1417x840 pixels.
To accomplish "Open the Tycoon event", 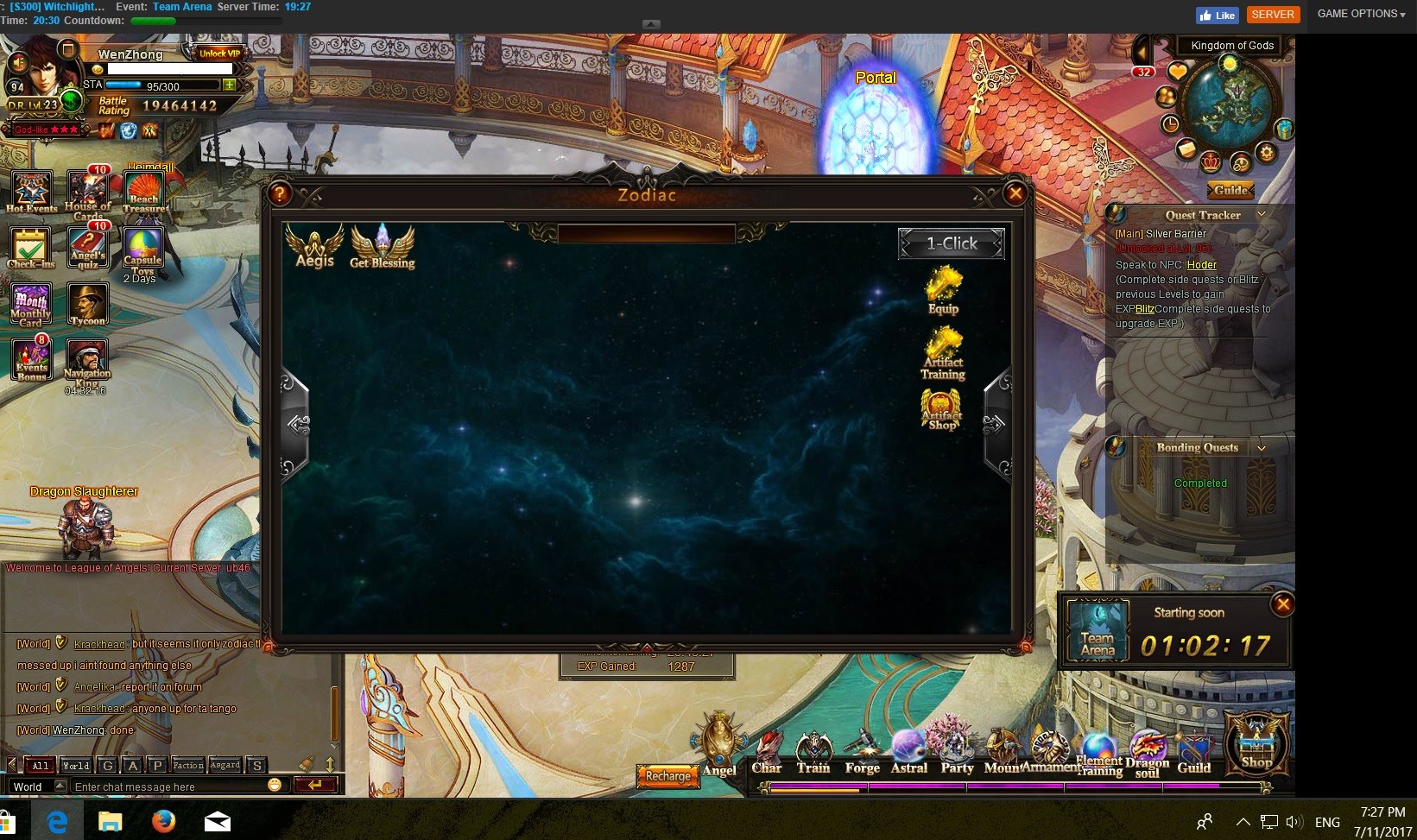I will click(88, 304).
